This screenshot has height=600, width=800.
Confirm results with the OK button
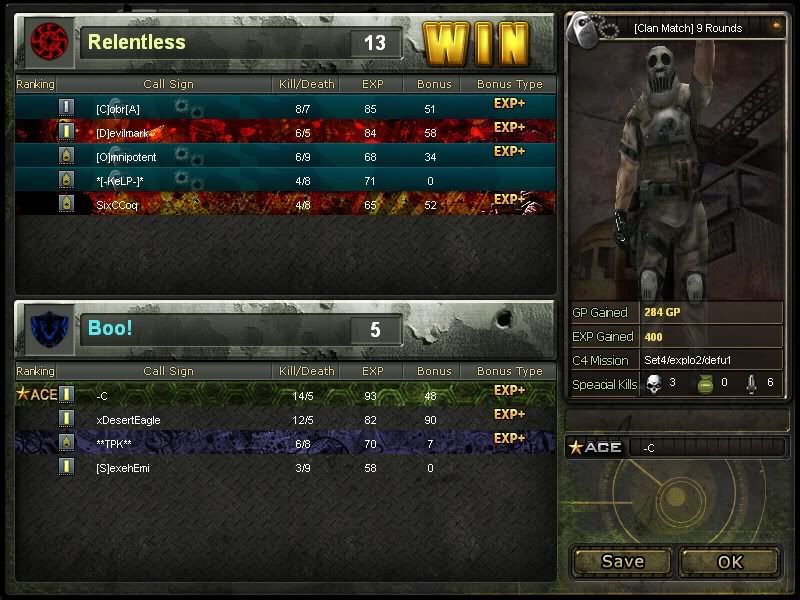pos(730,561)
